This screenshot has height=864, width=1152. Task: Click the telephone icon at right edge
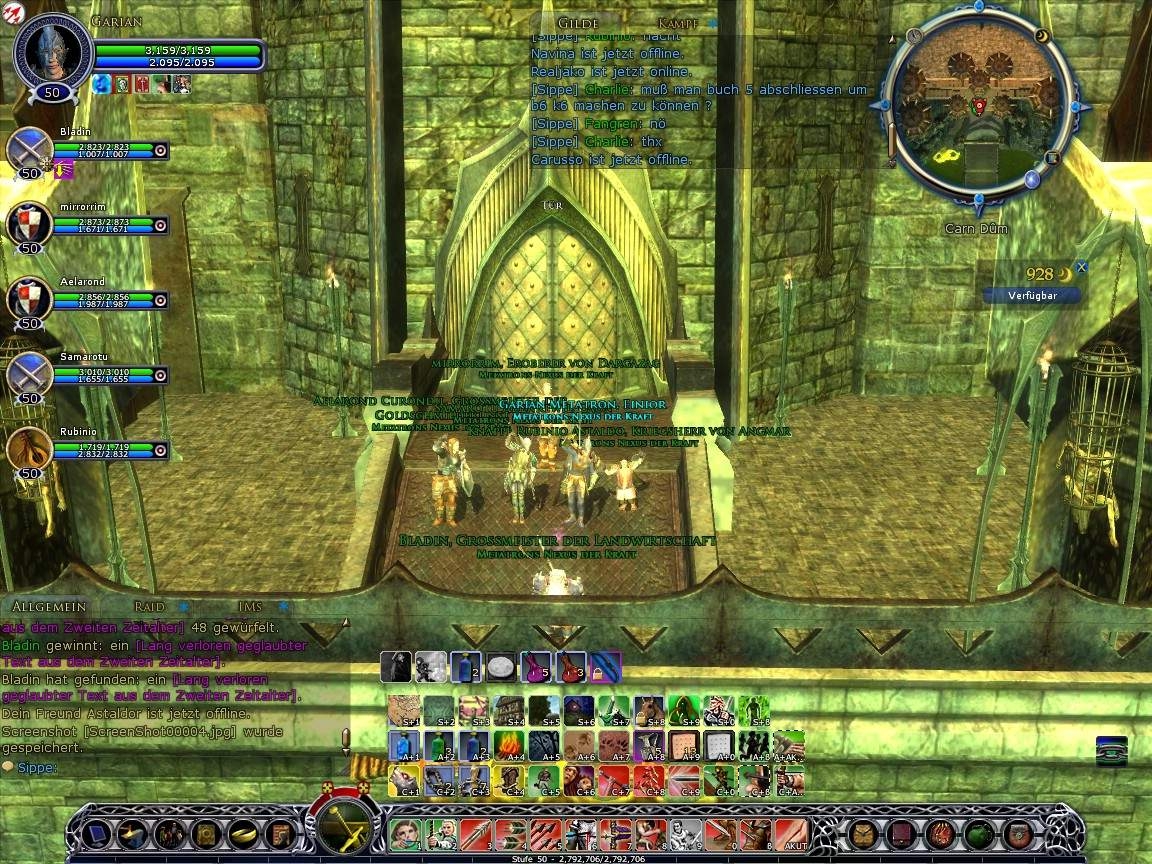click(x=1111, y=750)
